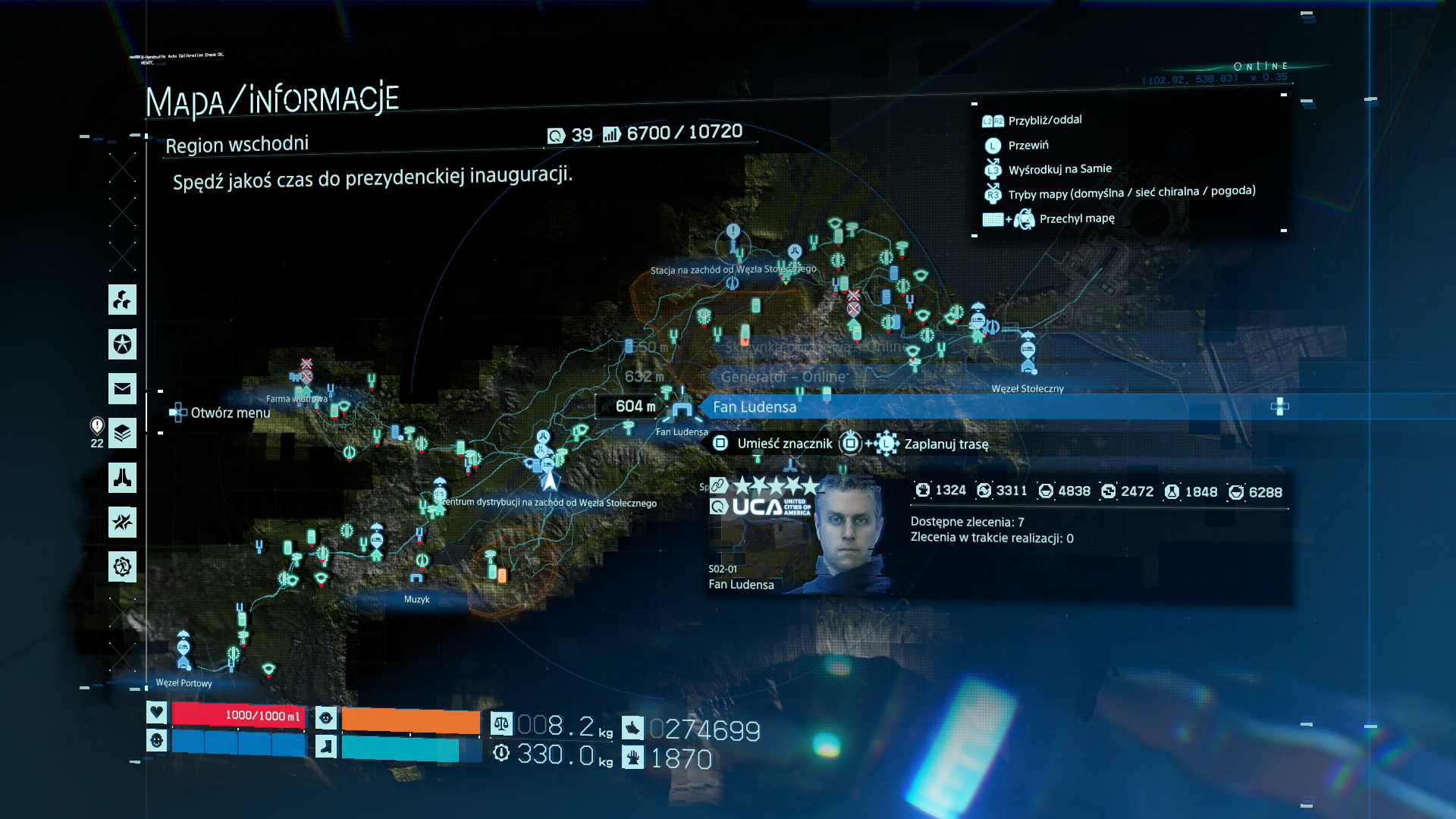
Task: Open the cargo cubes menu icon
Action: pos(122,300)
